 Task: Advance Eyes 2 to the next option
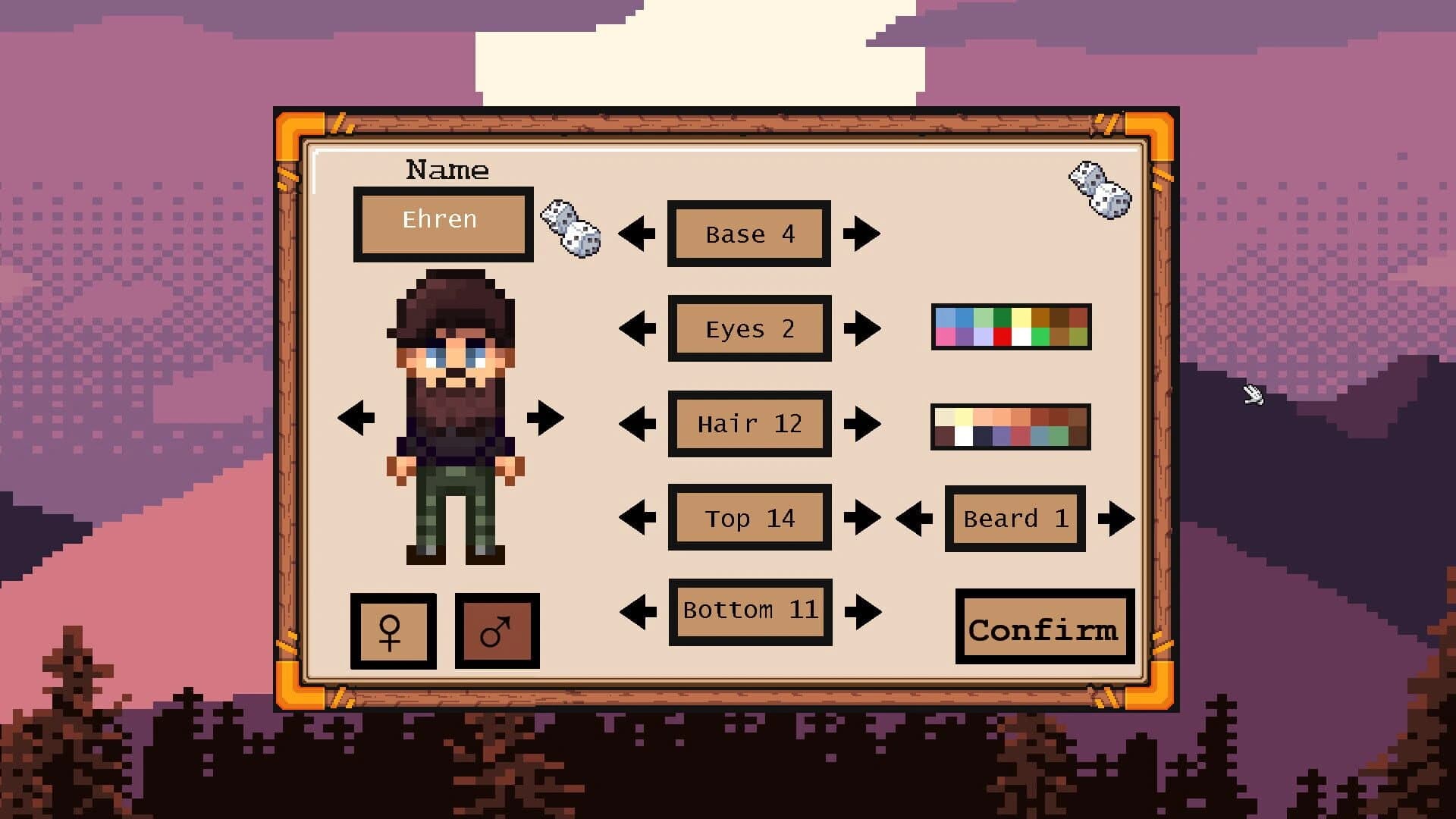(862, 328)
